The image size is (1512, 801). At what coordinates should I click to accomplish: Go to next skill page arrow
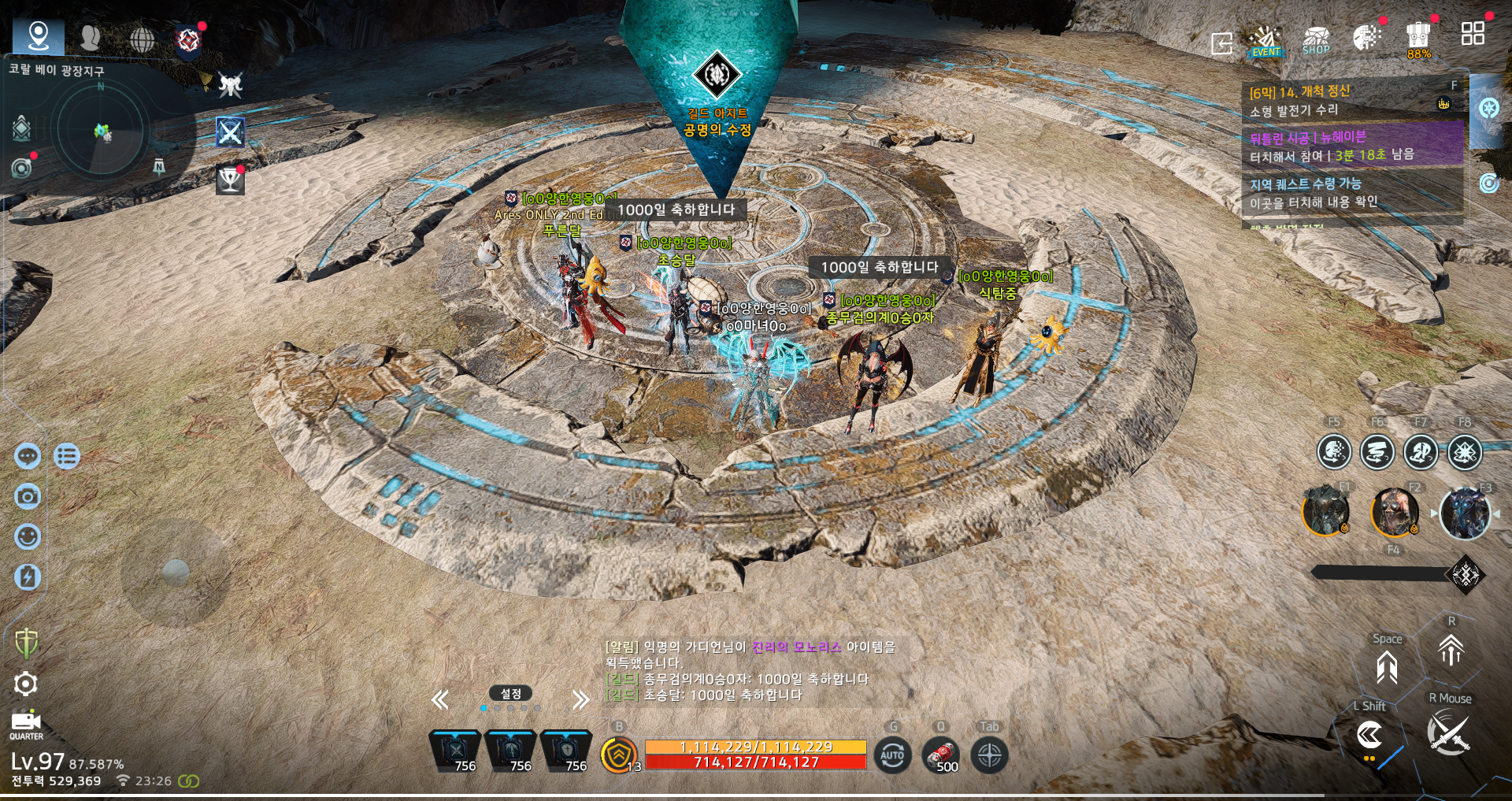581,699
